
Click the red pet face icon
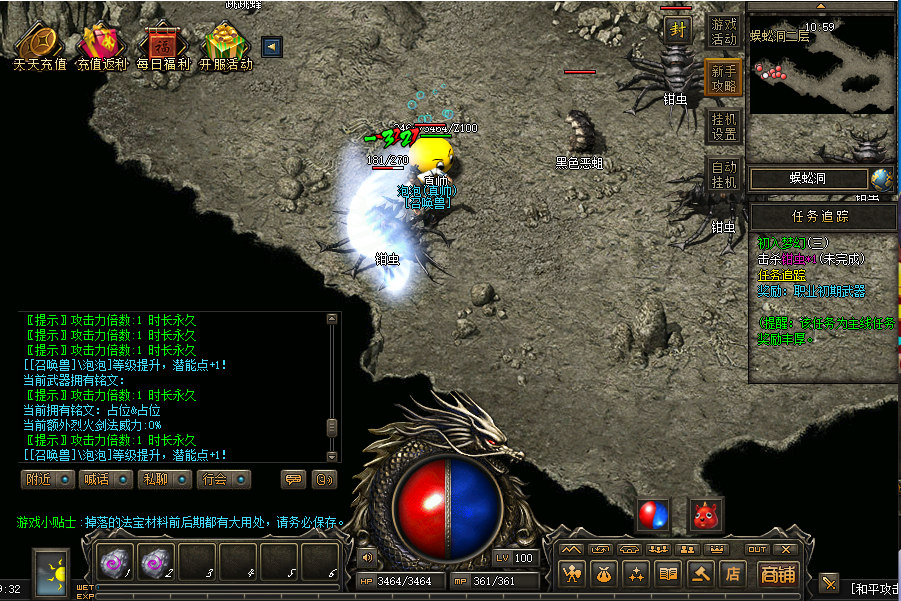coord(706,515)
